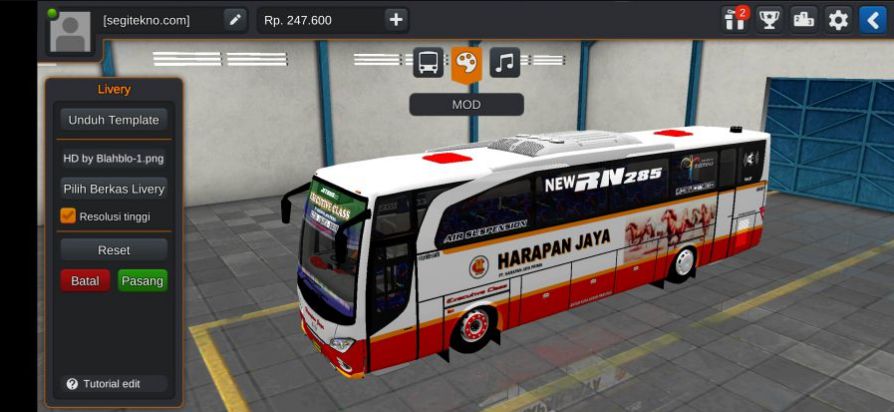894x412 pixels.
Task: Cancel with the red Batal button
Action: pos(85,281)
